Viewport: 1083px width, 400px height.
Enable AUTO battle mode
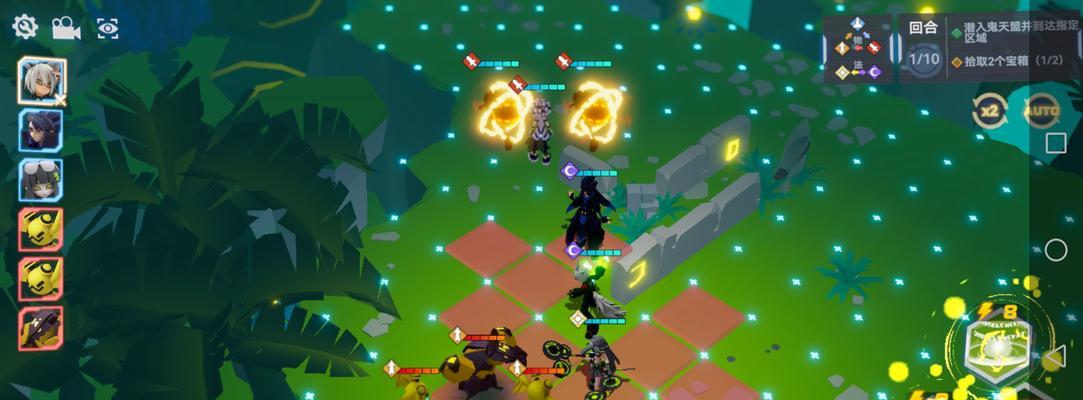point(1040,111)
